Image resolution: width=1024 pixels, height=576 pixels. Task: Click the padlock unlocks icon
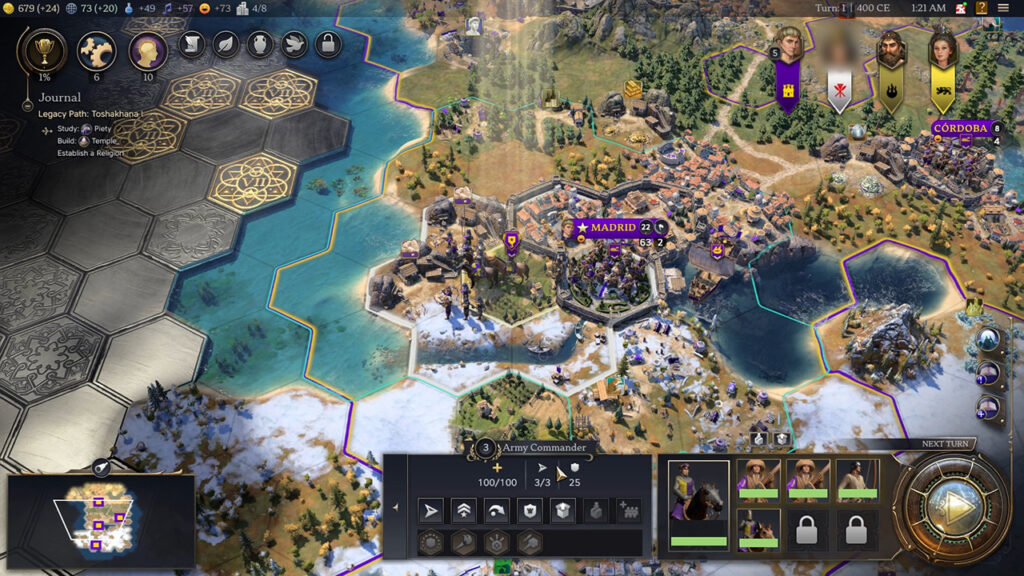click(328, 45)
